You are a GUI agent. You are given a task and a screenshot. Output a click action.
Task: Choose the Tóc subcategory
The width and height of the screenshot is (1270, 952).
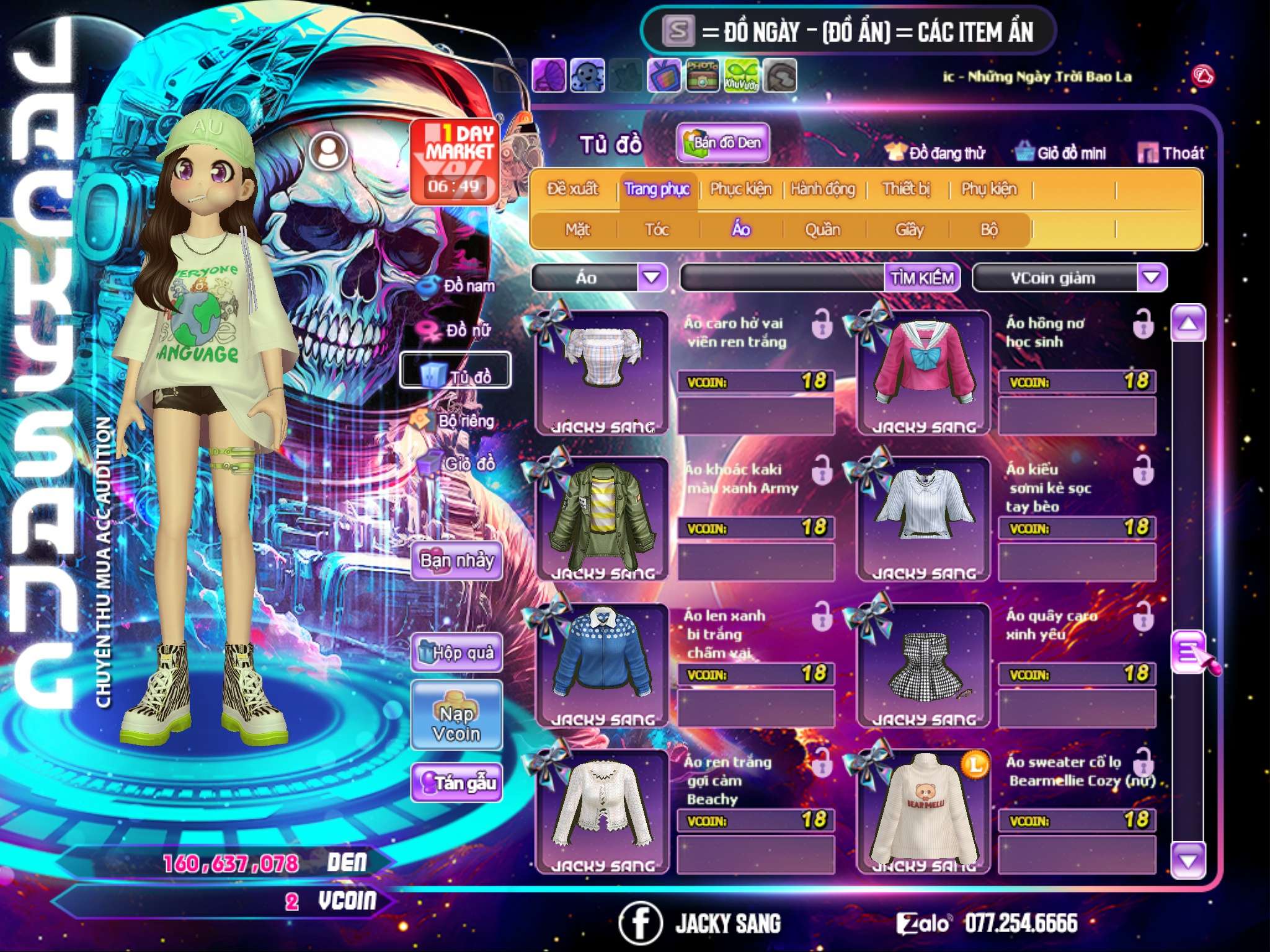[657, 230]
